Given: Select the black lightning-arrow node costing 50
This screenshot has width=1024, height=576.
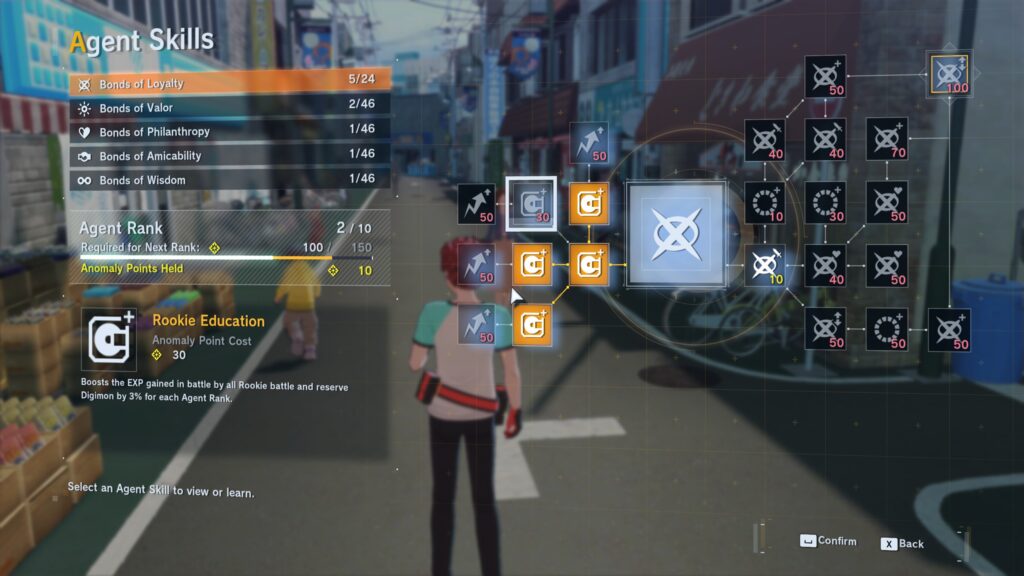Looking at the screenshot, I should [x=477, y=204].
